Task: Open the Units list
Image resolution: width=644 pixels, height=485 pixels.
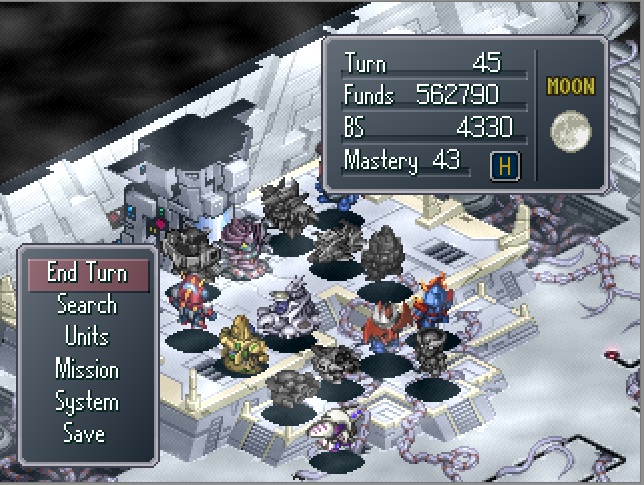Action: pos(87,337)
